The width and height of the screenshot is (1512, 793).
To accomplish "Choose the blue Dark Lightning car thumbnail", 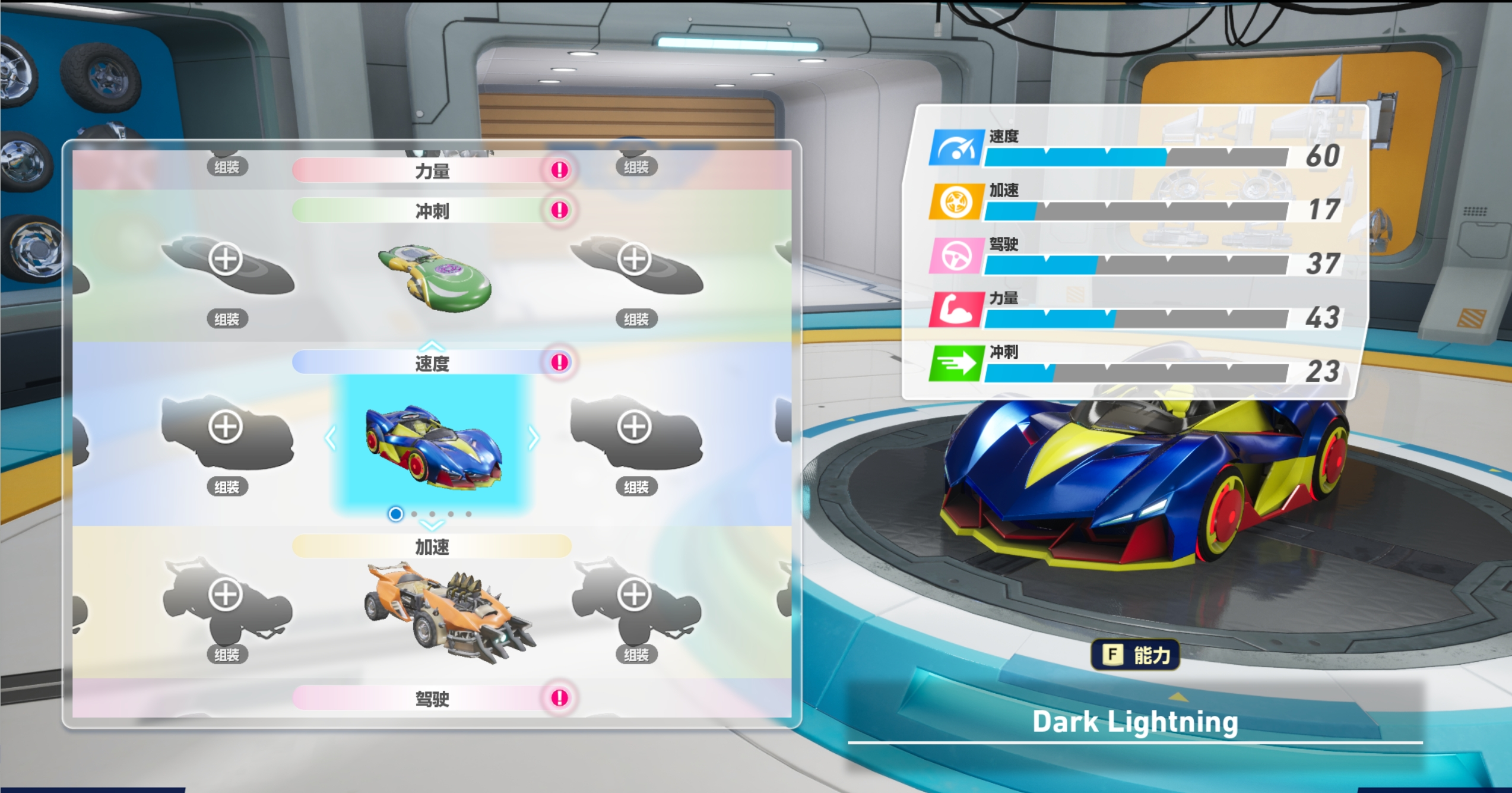I will [433, 446].
